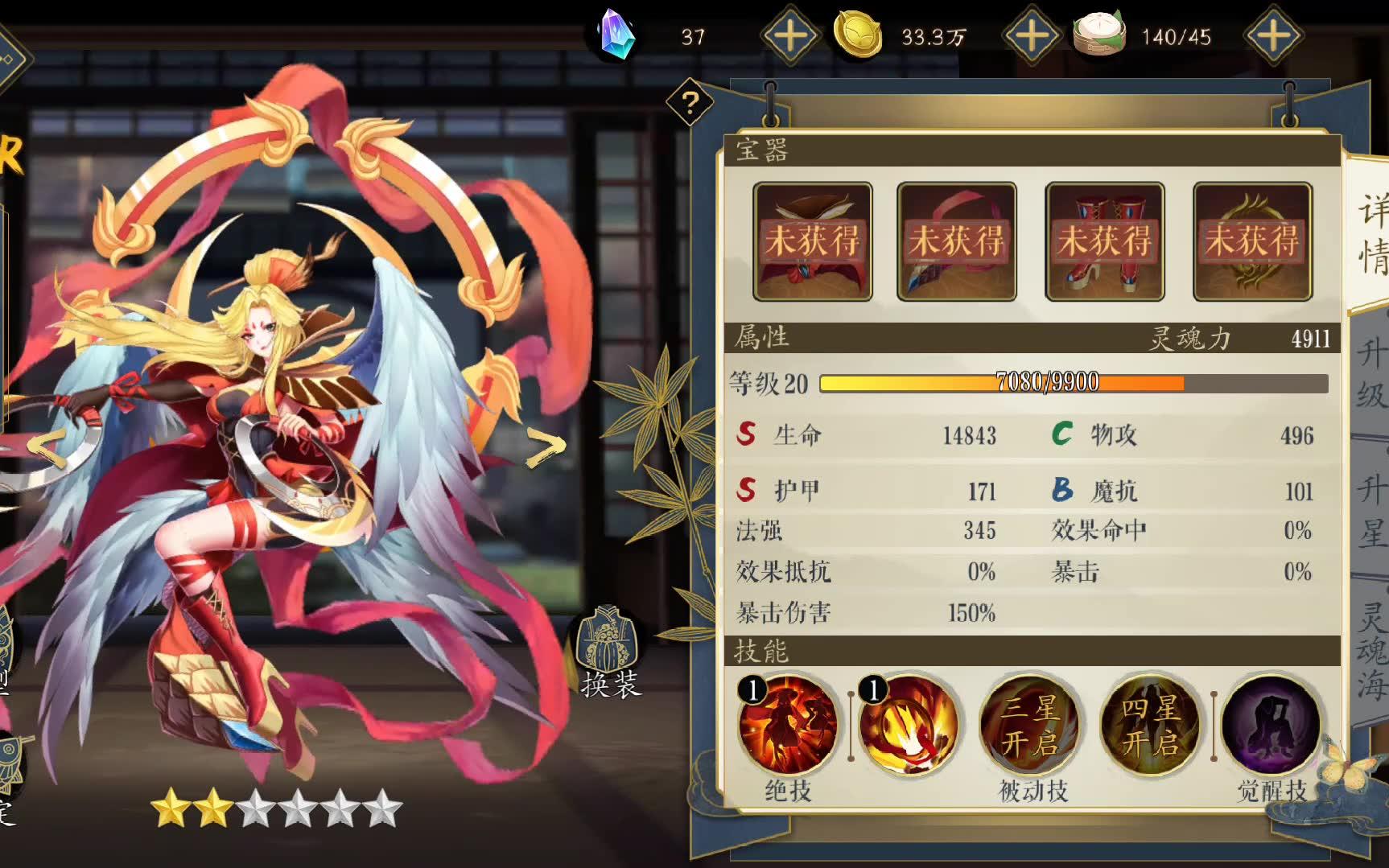This screenshot has height=868, width=1389.
Task: Open the locked skill marked 四星开启
Action: [x=1151, y=724]
